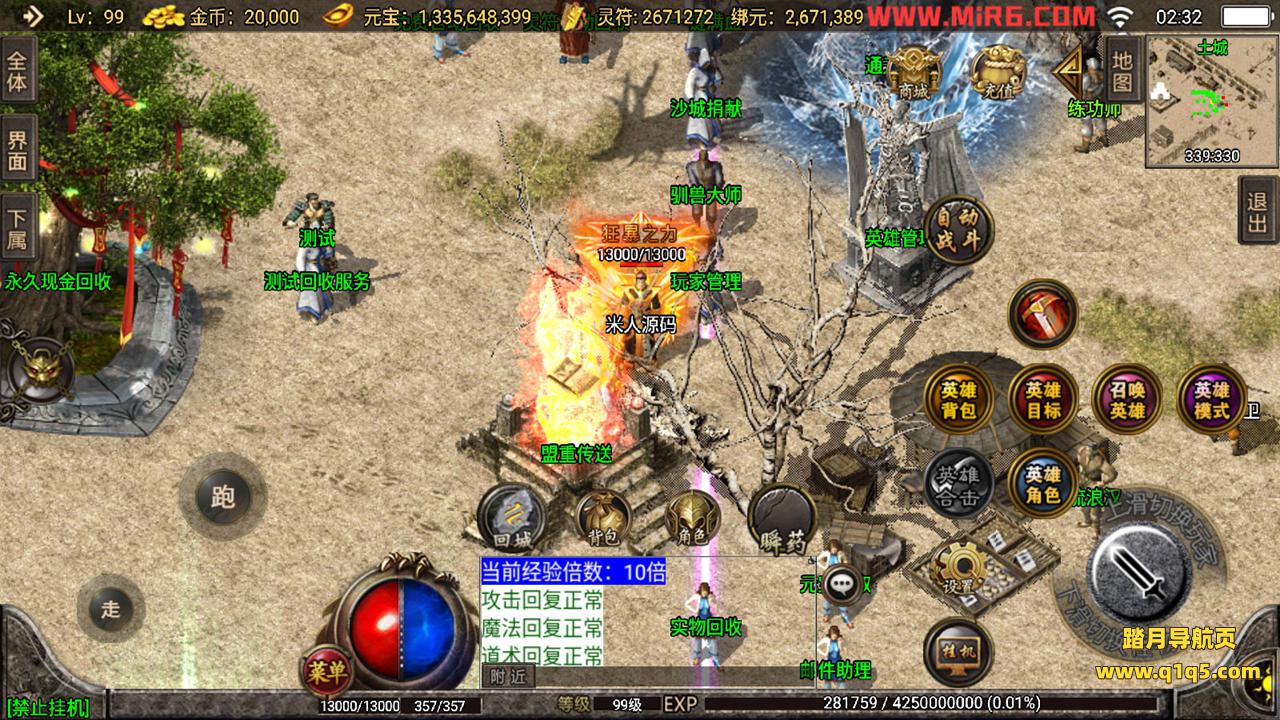Use the 瞬药 instant potion
Screen dimensions: 1280x720
point(782,518)
